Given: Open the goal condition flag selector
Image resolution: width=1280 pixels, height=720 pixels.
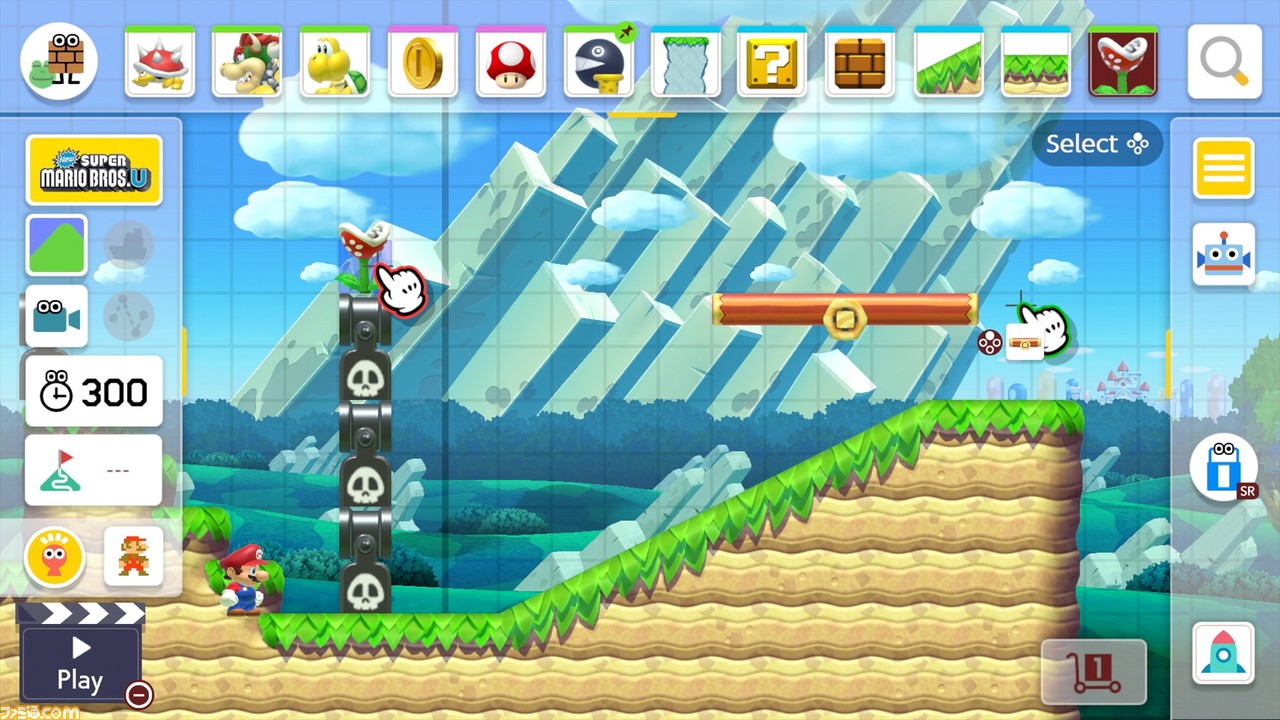Looking at the screenshot, I should 93,467.
